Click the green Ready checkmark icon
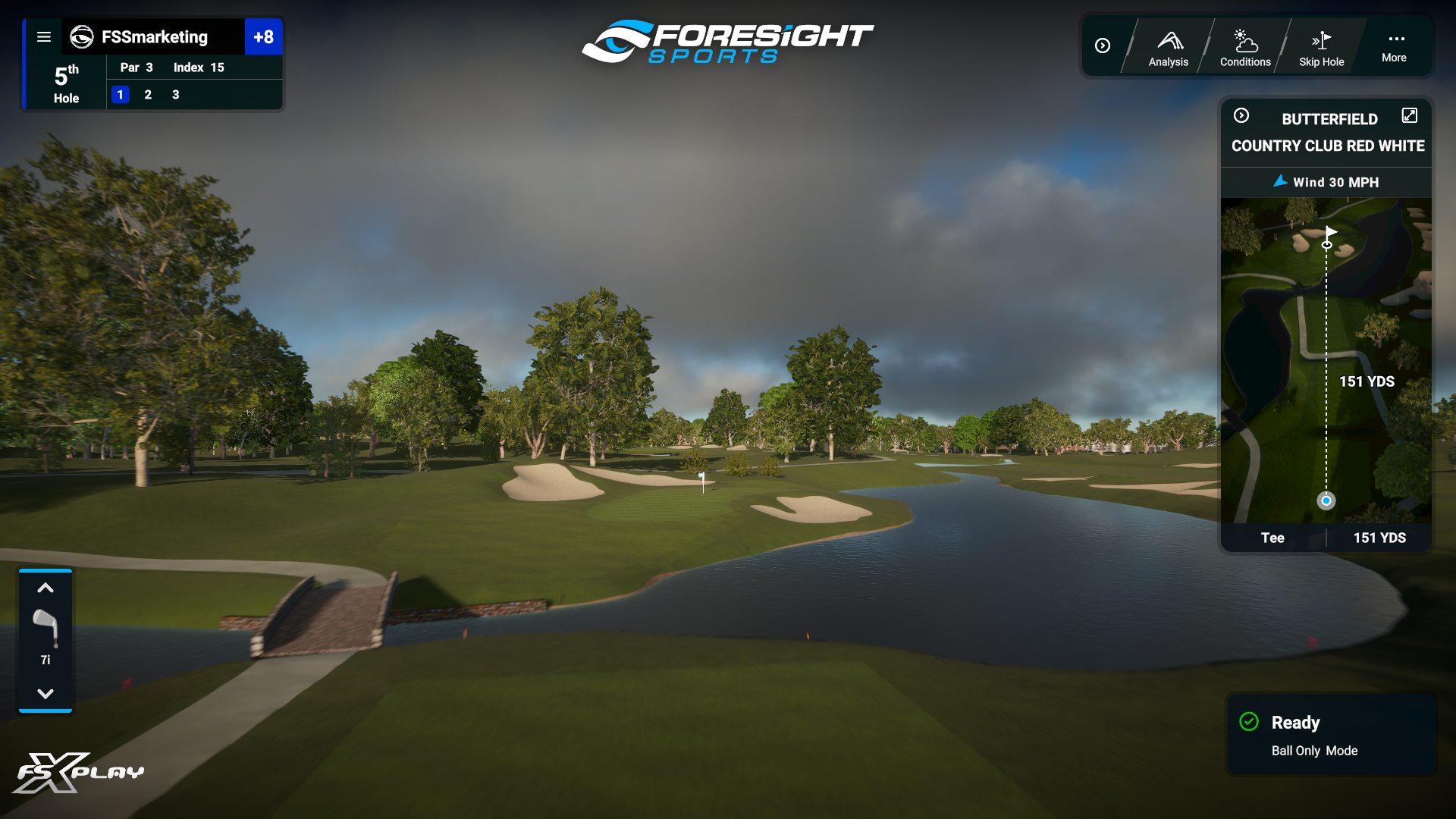The width and height of the screenshot is (1456, 819). (1250, 722)
